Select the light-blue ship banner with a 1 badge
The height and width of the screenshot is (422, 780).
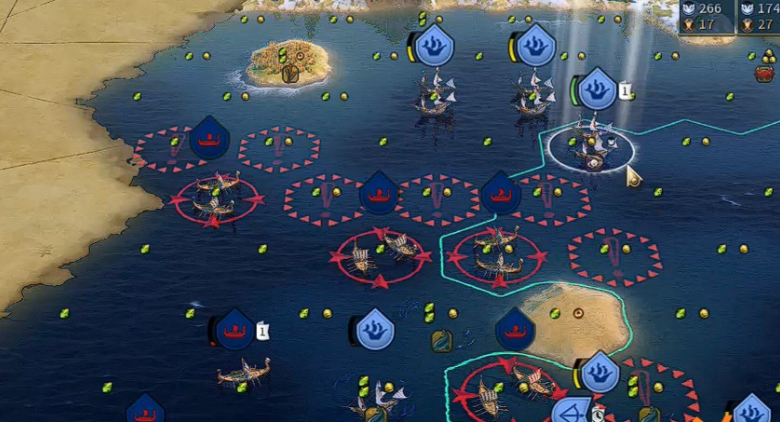point(597,89)
